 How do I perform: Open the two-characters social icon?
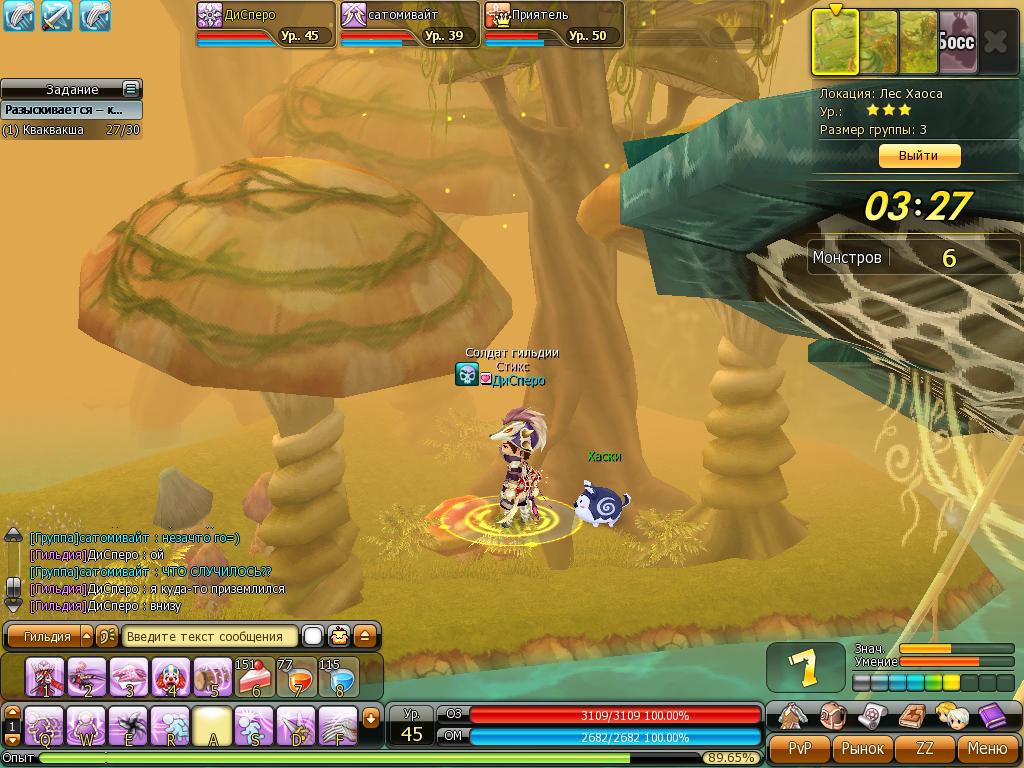coord(951,715)
